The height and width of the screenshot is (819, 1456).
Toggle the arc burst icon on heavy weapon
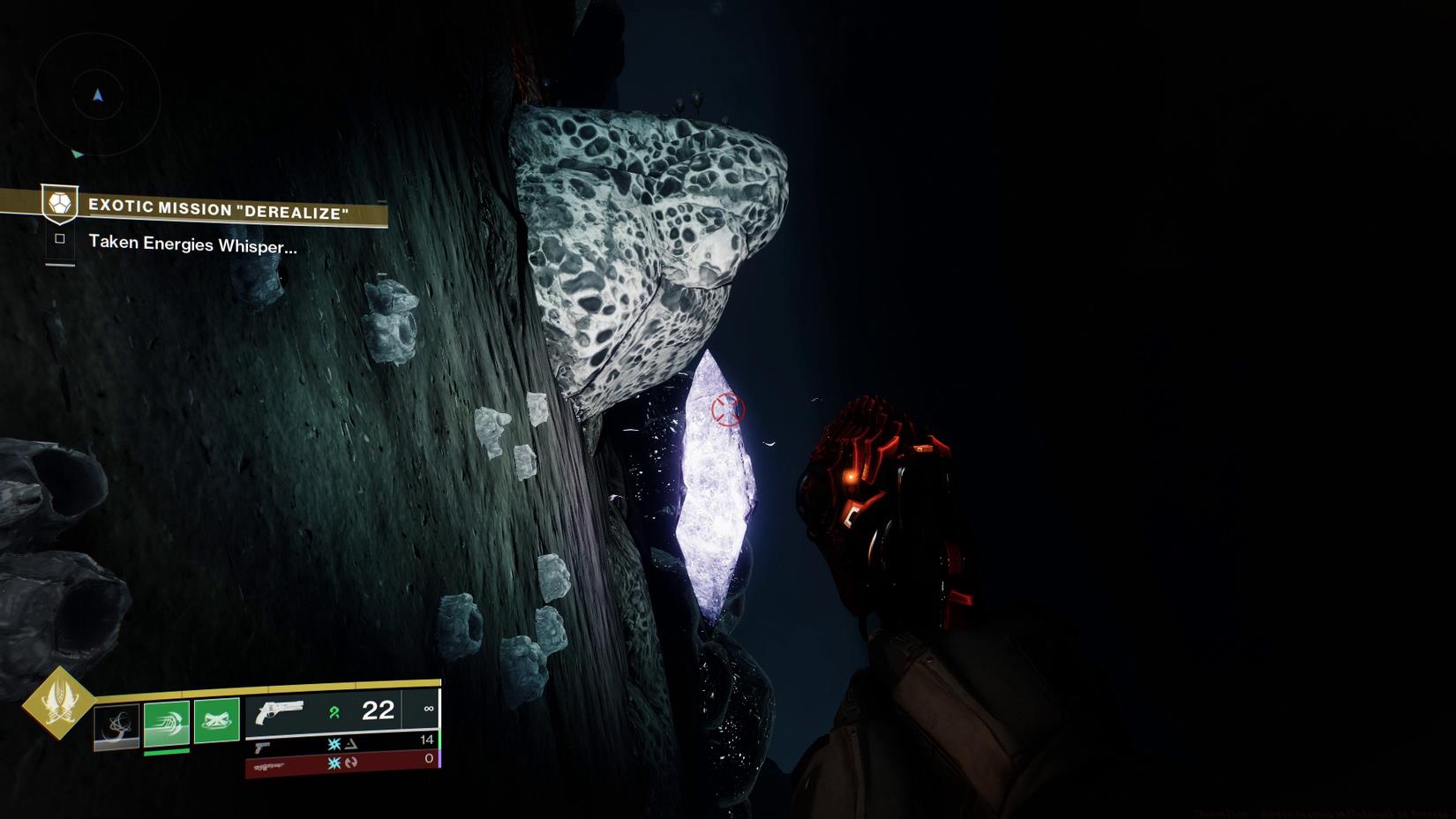334,762
